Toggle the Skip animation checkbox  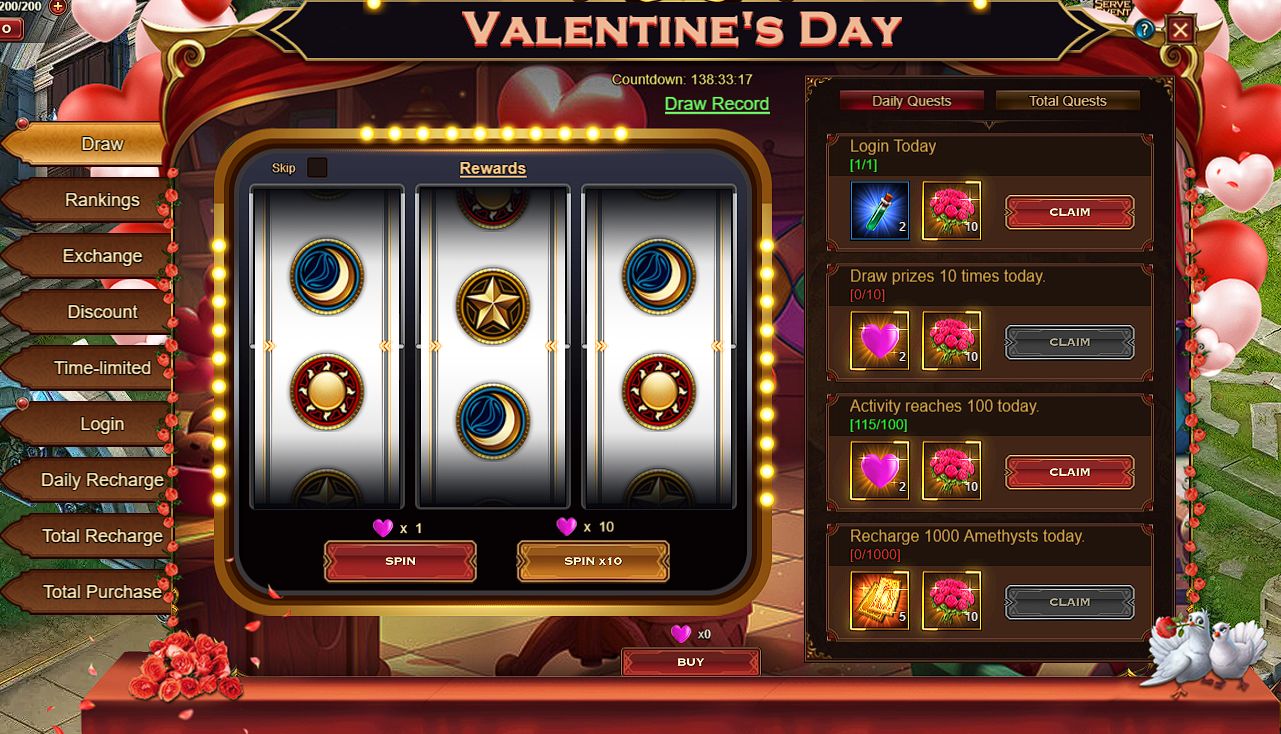(317, 167)
